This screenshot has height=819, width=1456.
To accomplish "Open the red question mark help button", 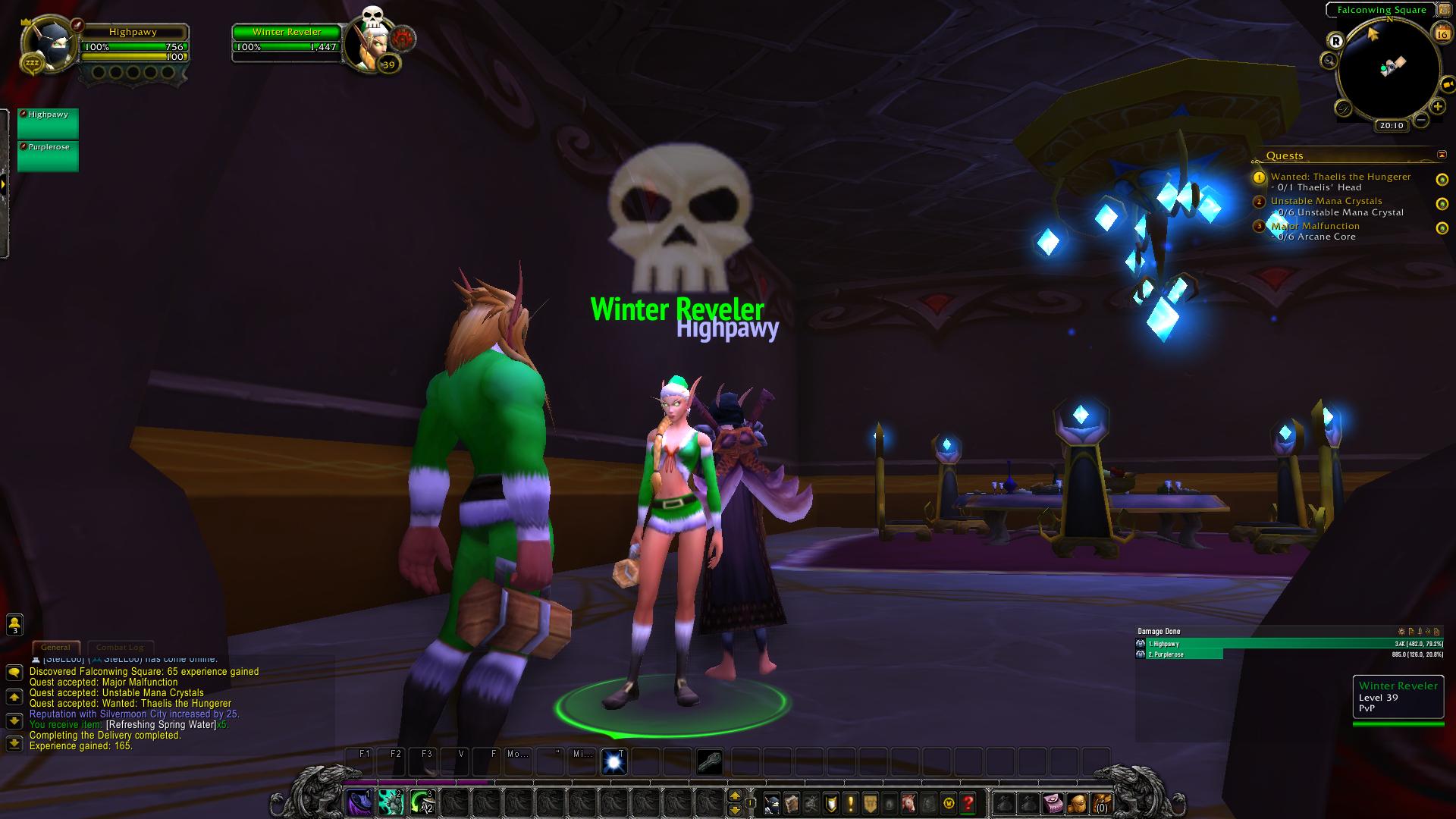I will (x=968, y=802).
